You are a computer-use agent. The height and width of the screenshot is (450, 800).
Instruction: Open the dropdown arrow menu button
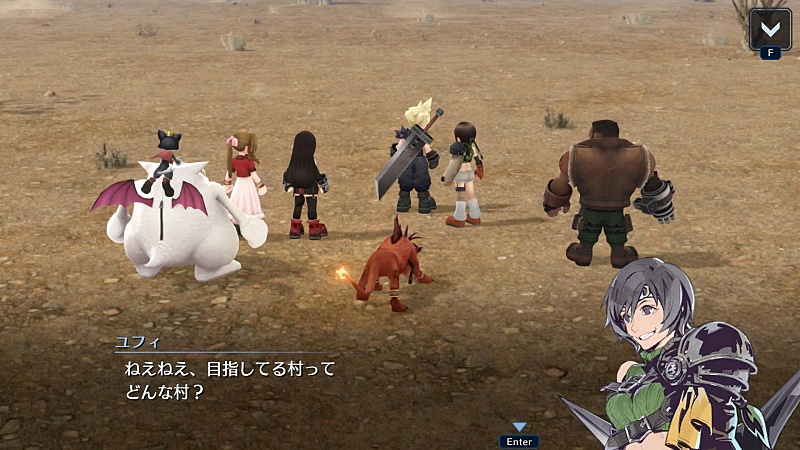tap(770, 27)
